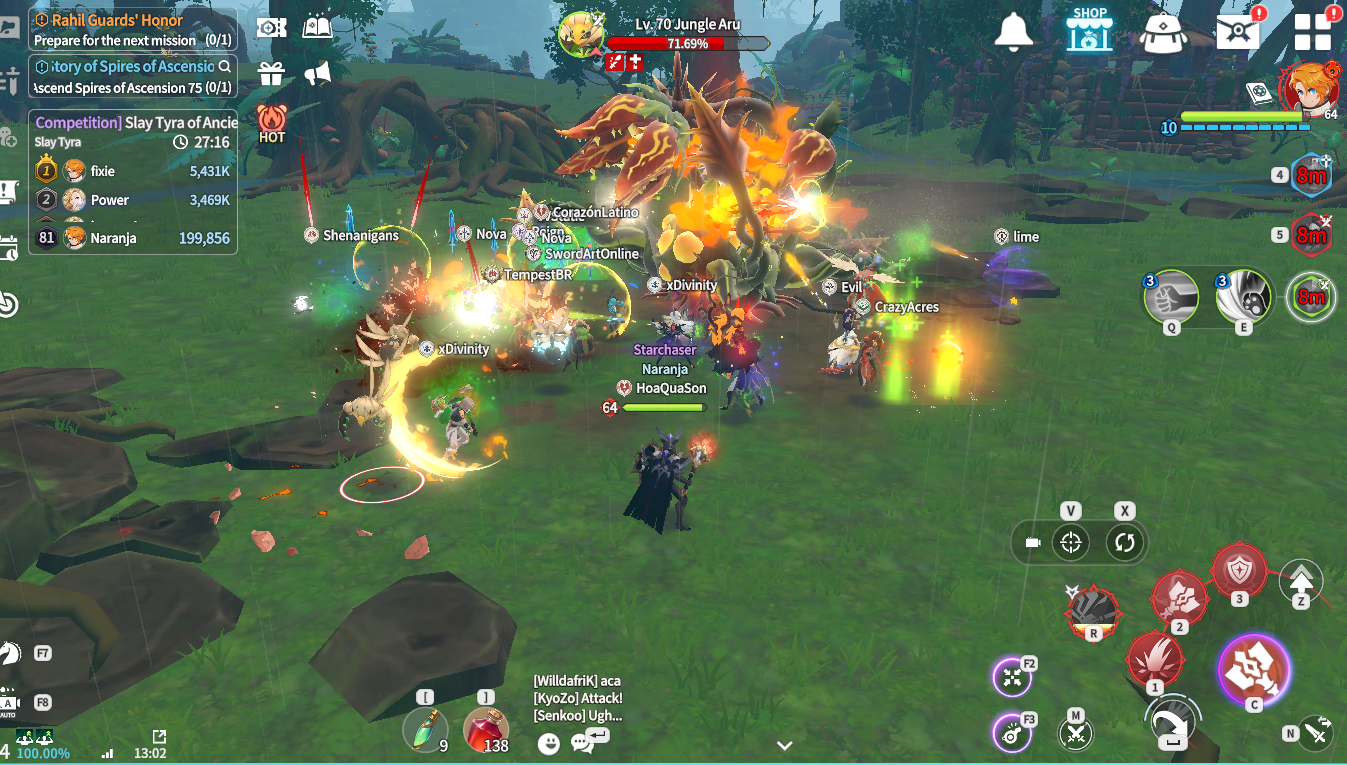Toggle the target lock crosshair button
1347x765 pixels.
point(1071,543)
